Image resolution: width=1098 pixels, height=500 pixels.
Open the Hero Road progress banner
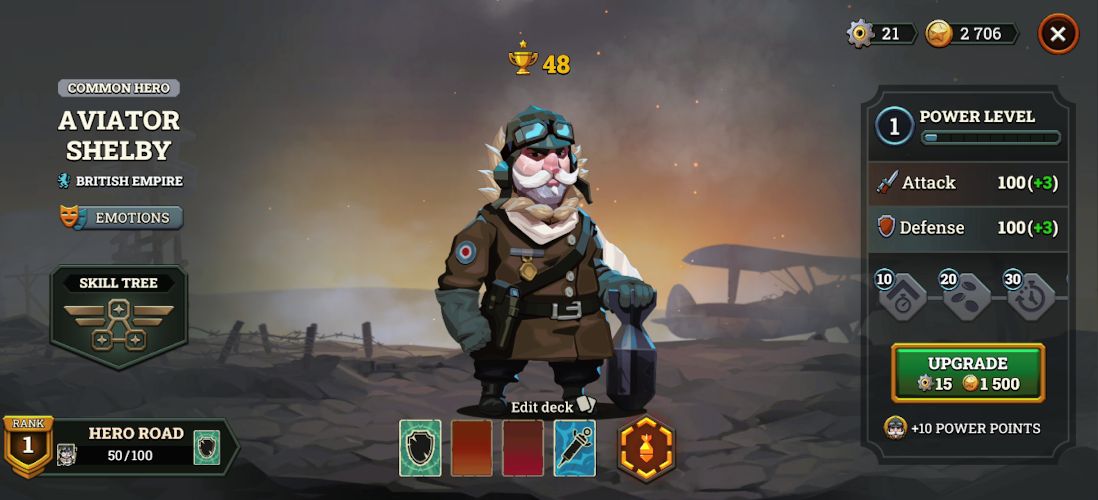tap(135, 445)
